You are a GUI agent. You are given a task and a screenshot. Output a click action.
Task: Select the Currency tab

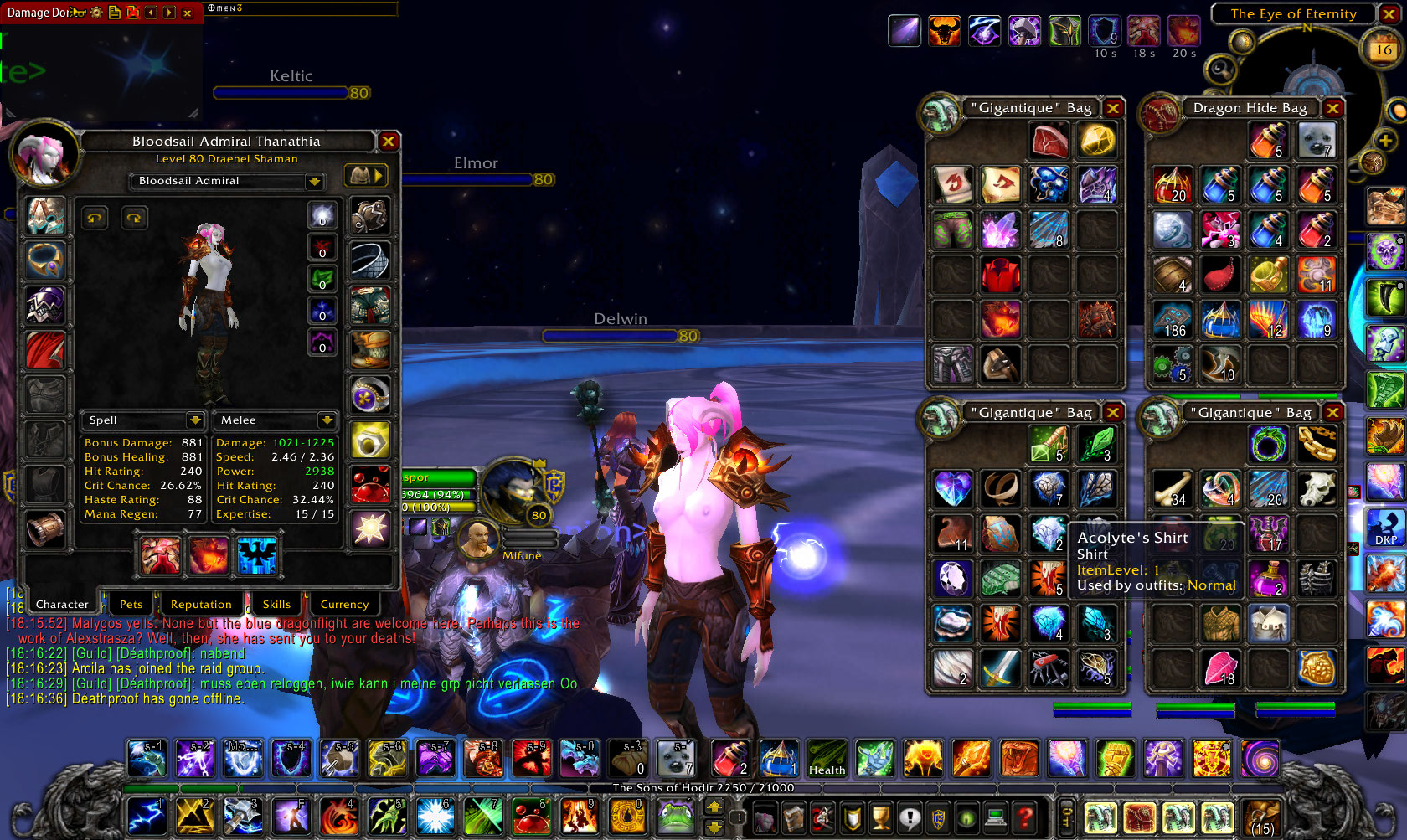pos(344,604)
